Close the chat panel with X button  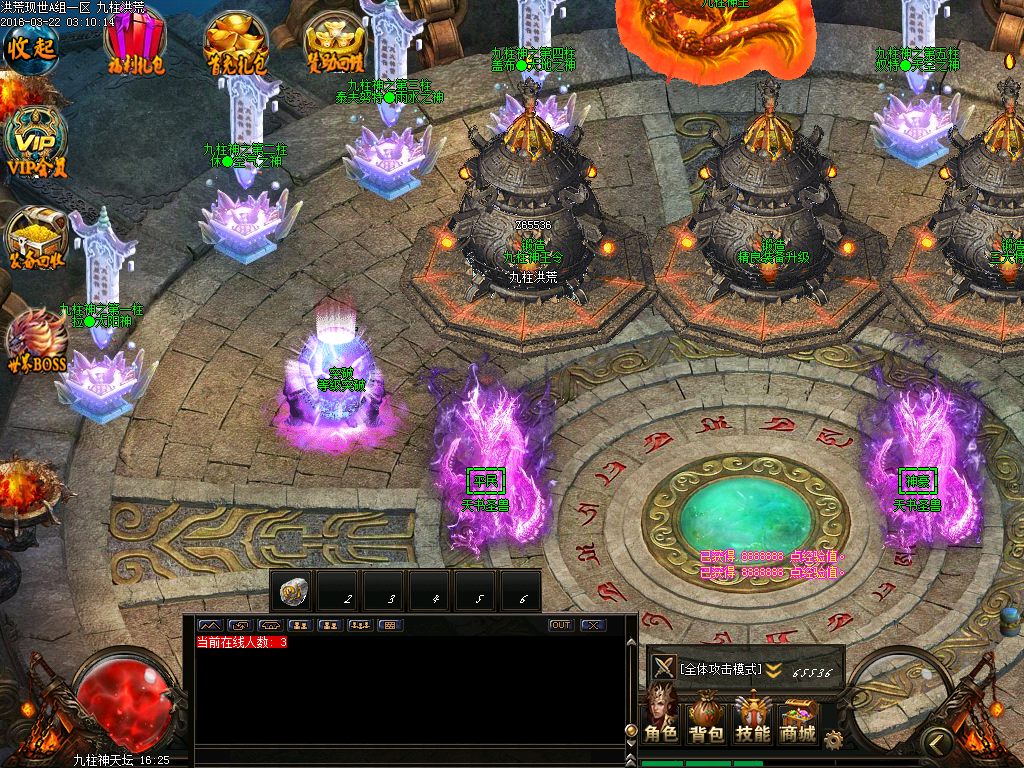[593, 625]
